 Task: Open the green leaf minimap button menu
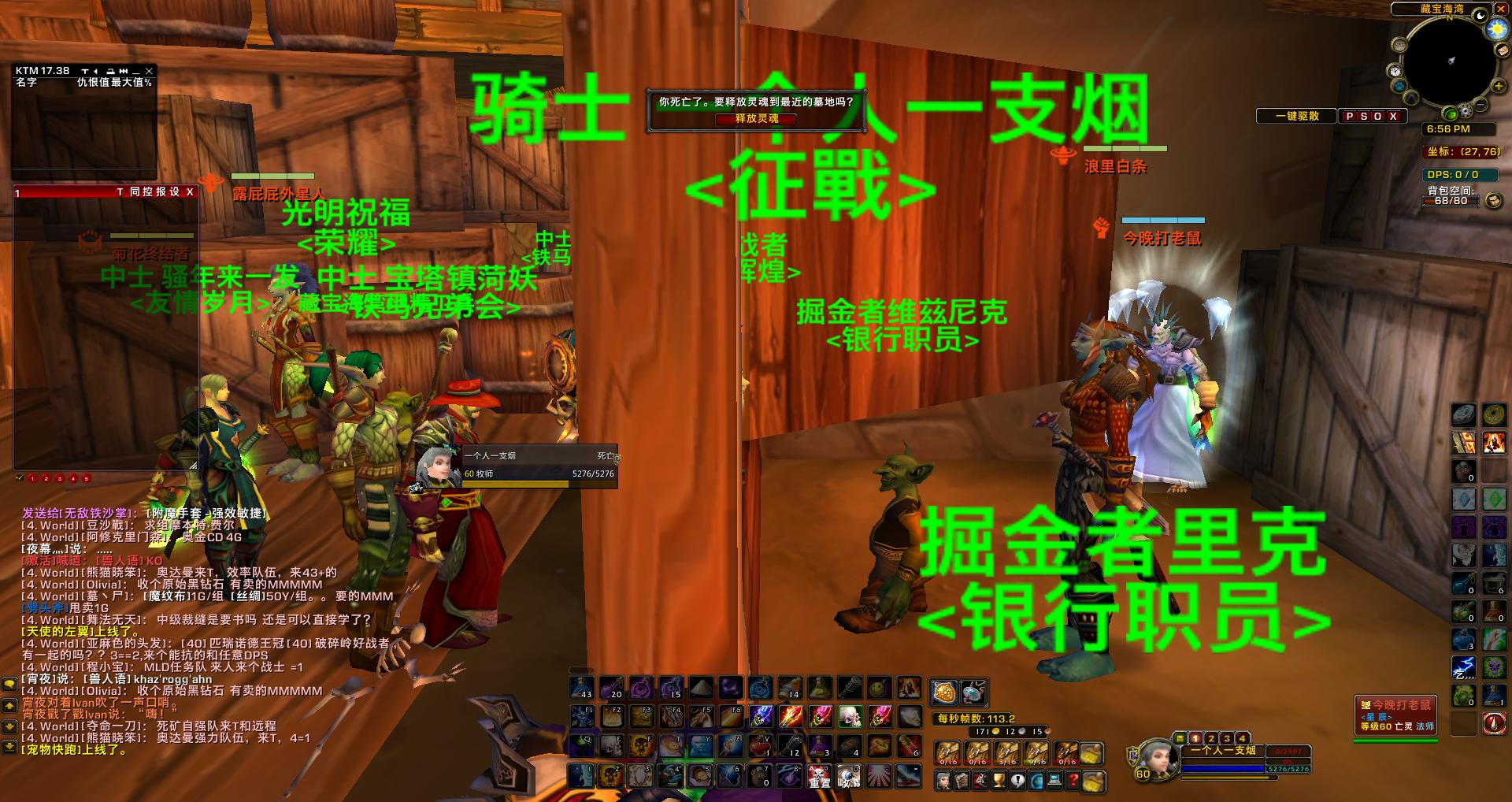pos(1451,113)
